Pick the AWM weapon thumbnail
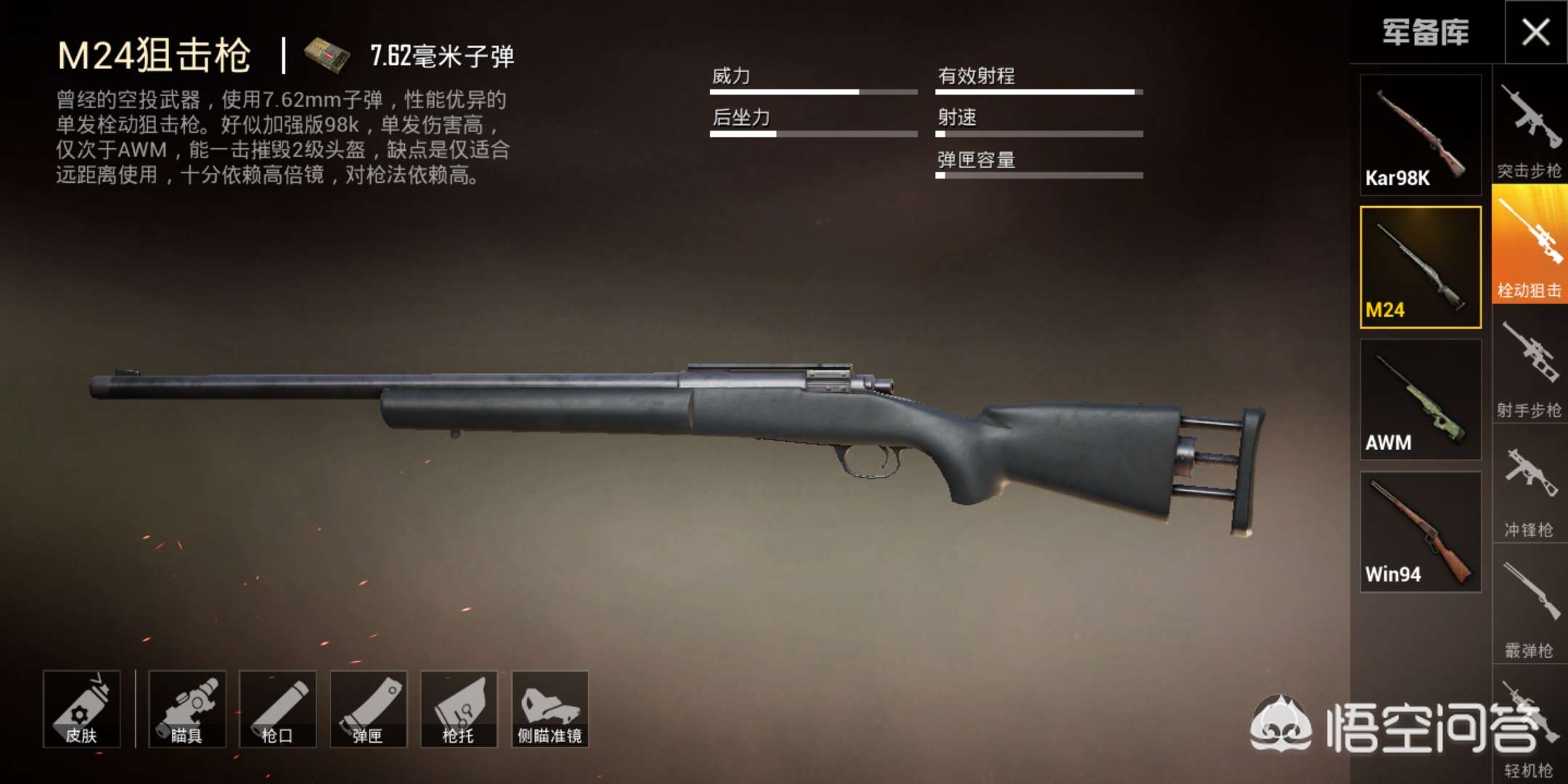 tap(1420, 399)
